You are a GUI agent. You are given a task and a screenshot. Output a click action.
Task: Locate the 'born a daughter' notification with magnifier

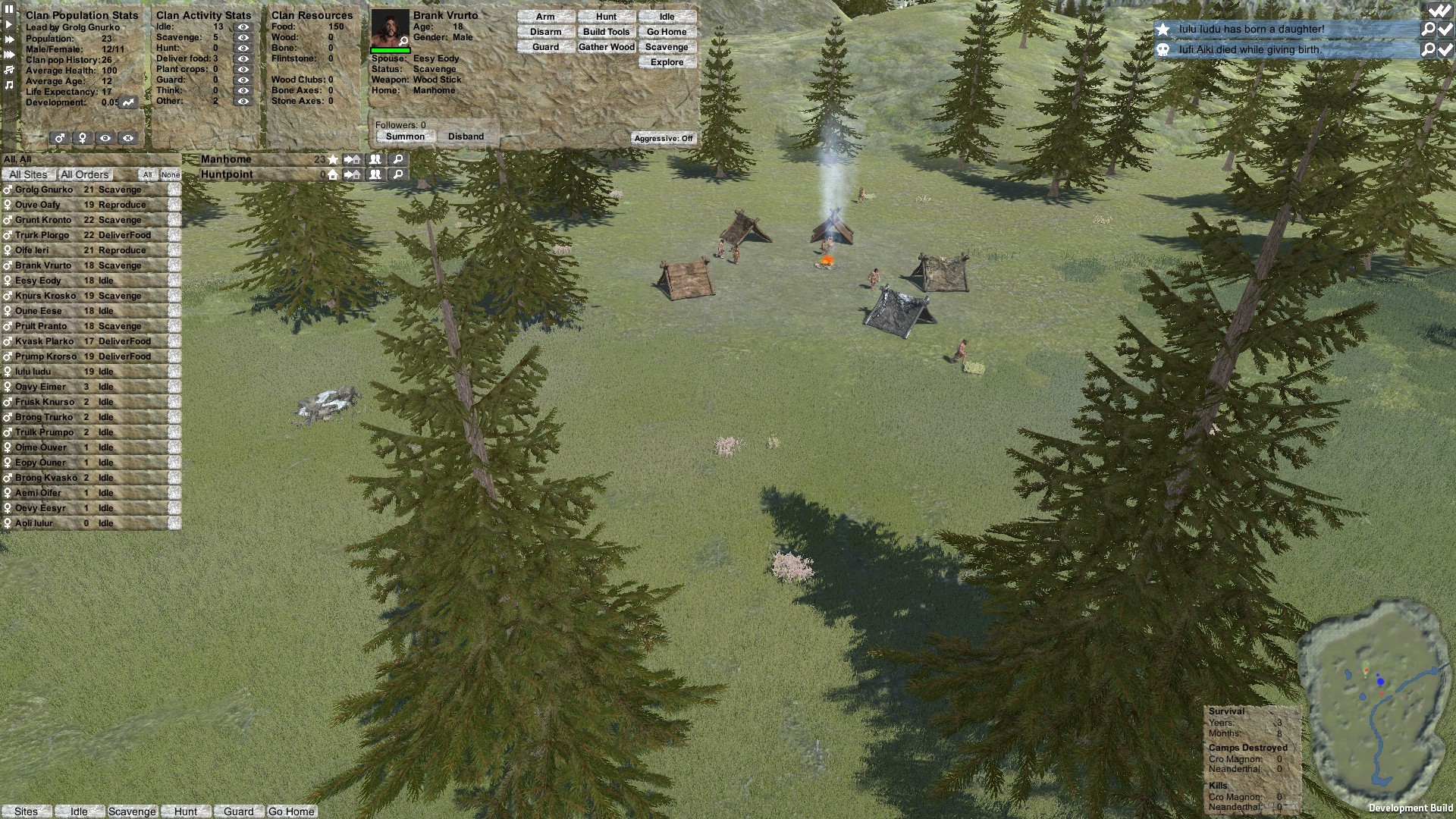pos(1428,29)
